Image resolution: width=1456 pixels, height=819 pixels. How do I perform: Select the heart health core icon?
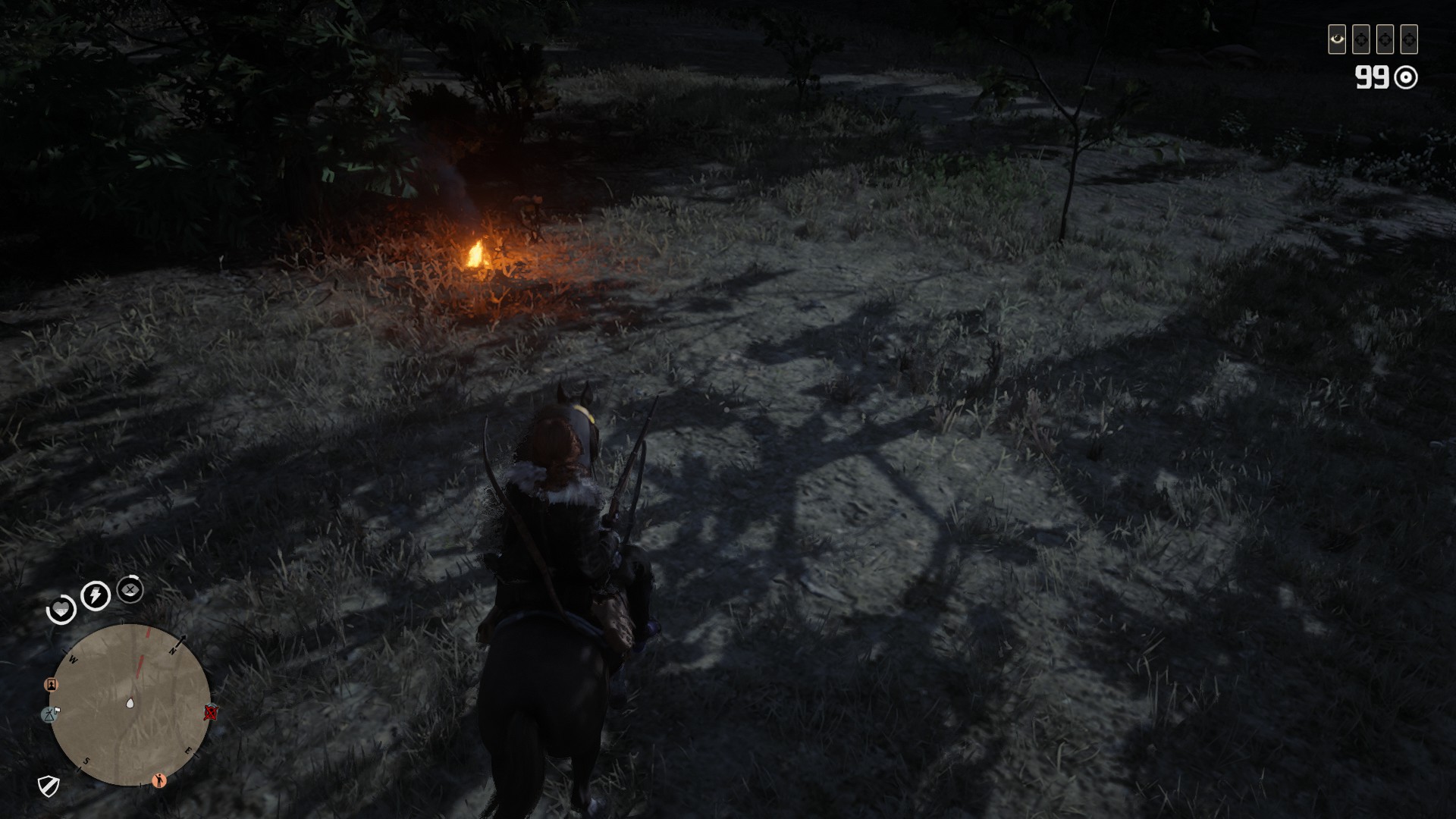[61, 609]
